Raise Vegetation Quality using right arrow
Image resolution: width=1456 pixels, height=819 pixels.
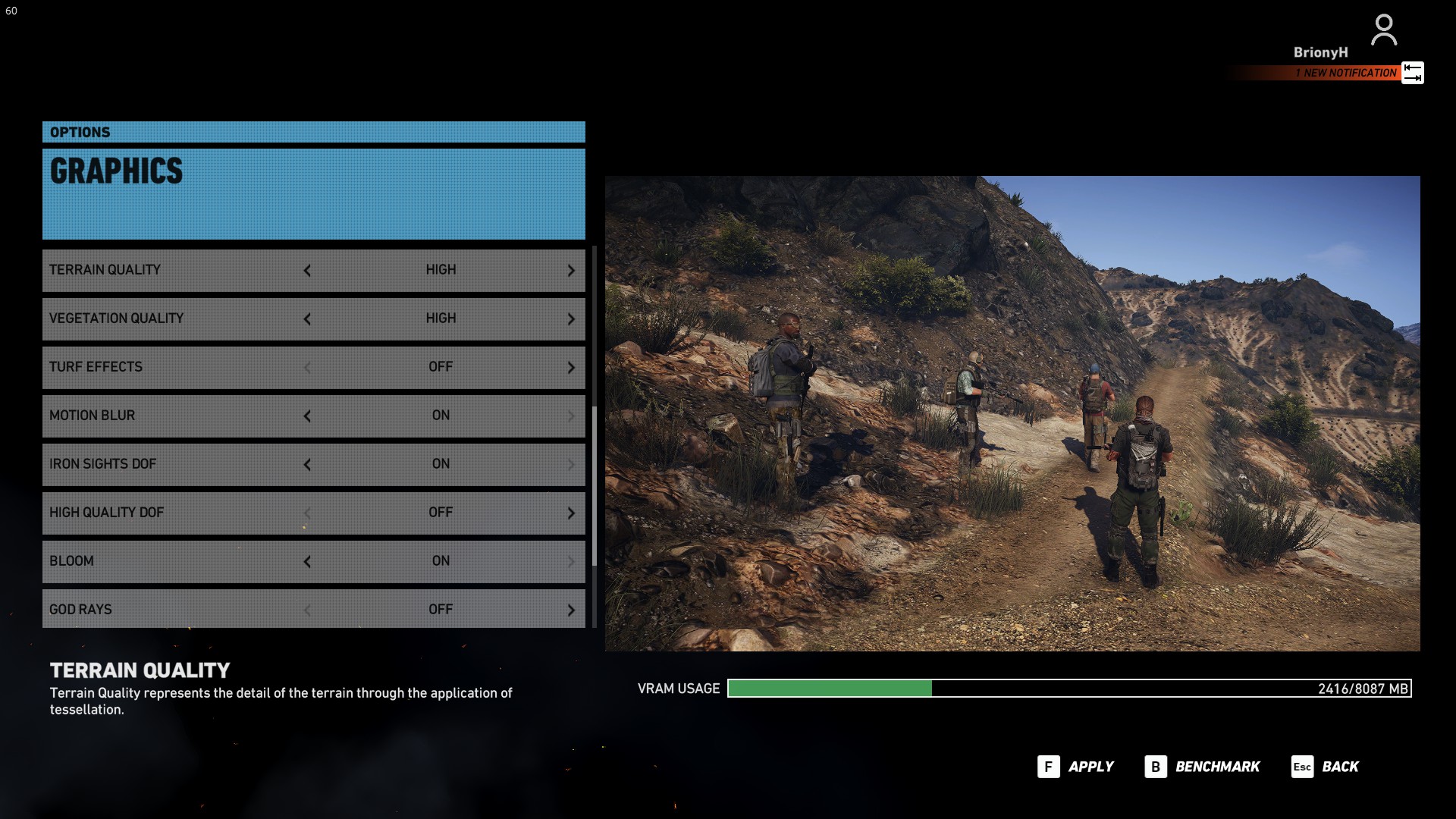pos(571,319)
